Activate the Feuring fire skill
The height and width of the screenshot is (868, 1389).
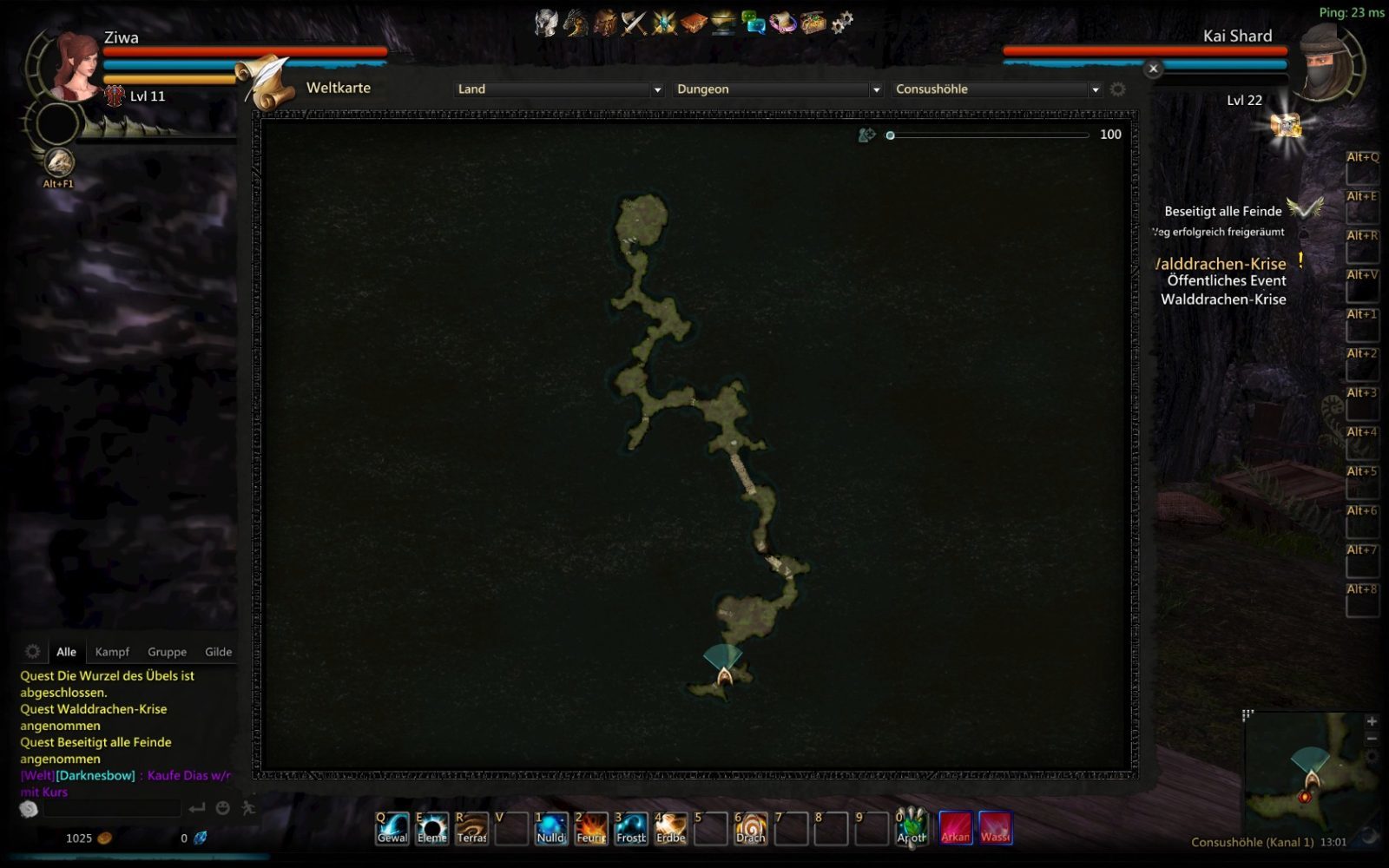(x=591, y=827)
